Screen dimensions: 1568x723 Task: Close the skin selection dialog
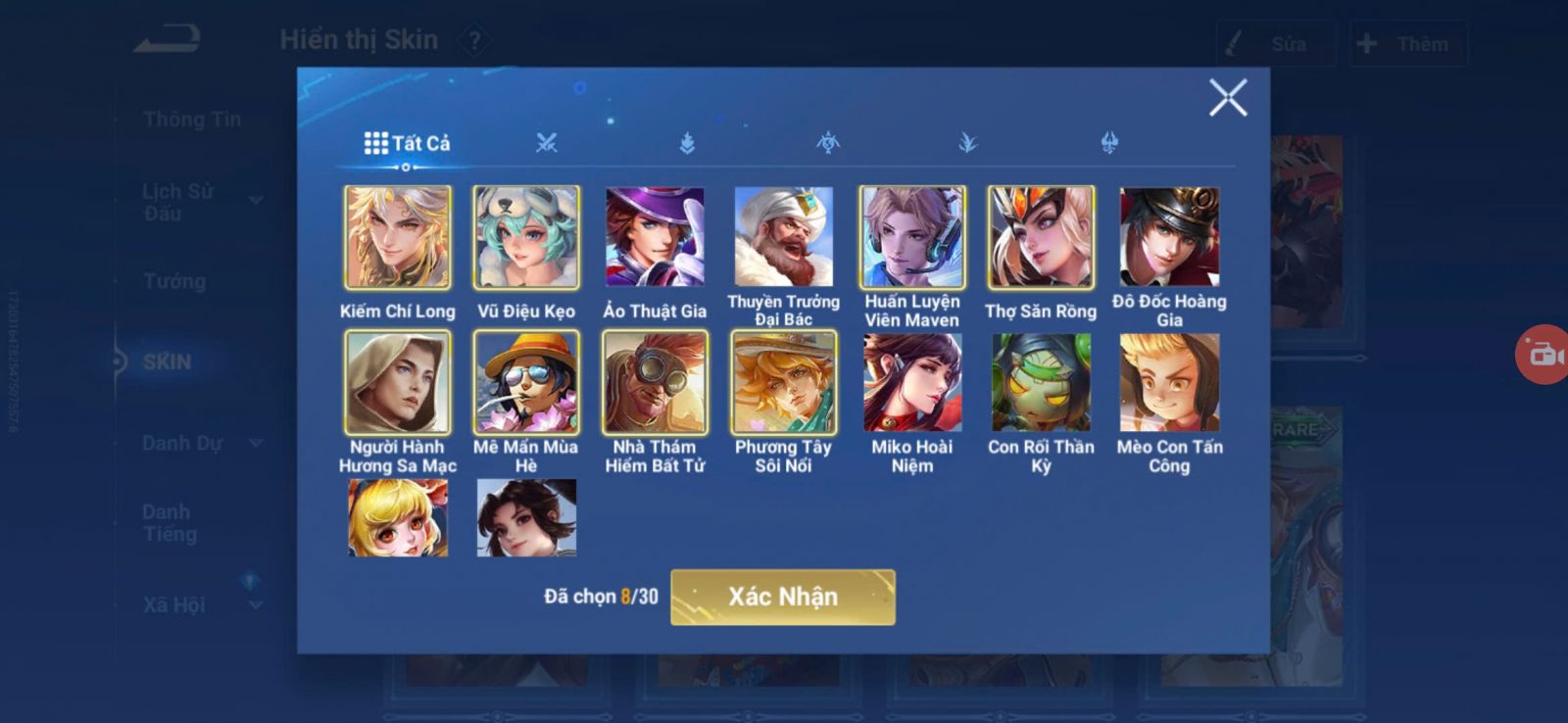coord(1227,98)
